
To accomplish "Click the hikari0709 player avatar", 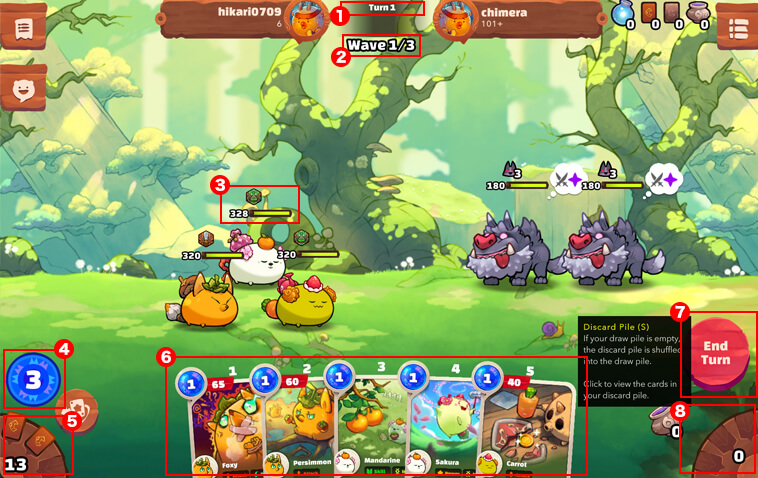I will point(306,17).
